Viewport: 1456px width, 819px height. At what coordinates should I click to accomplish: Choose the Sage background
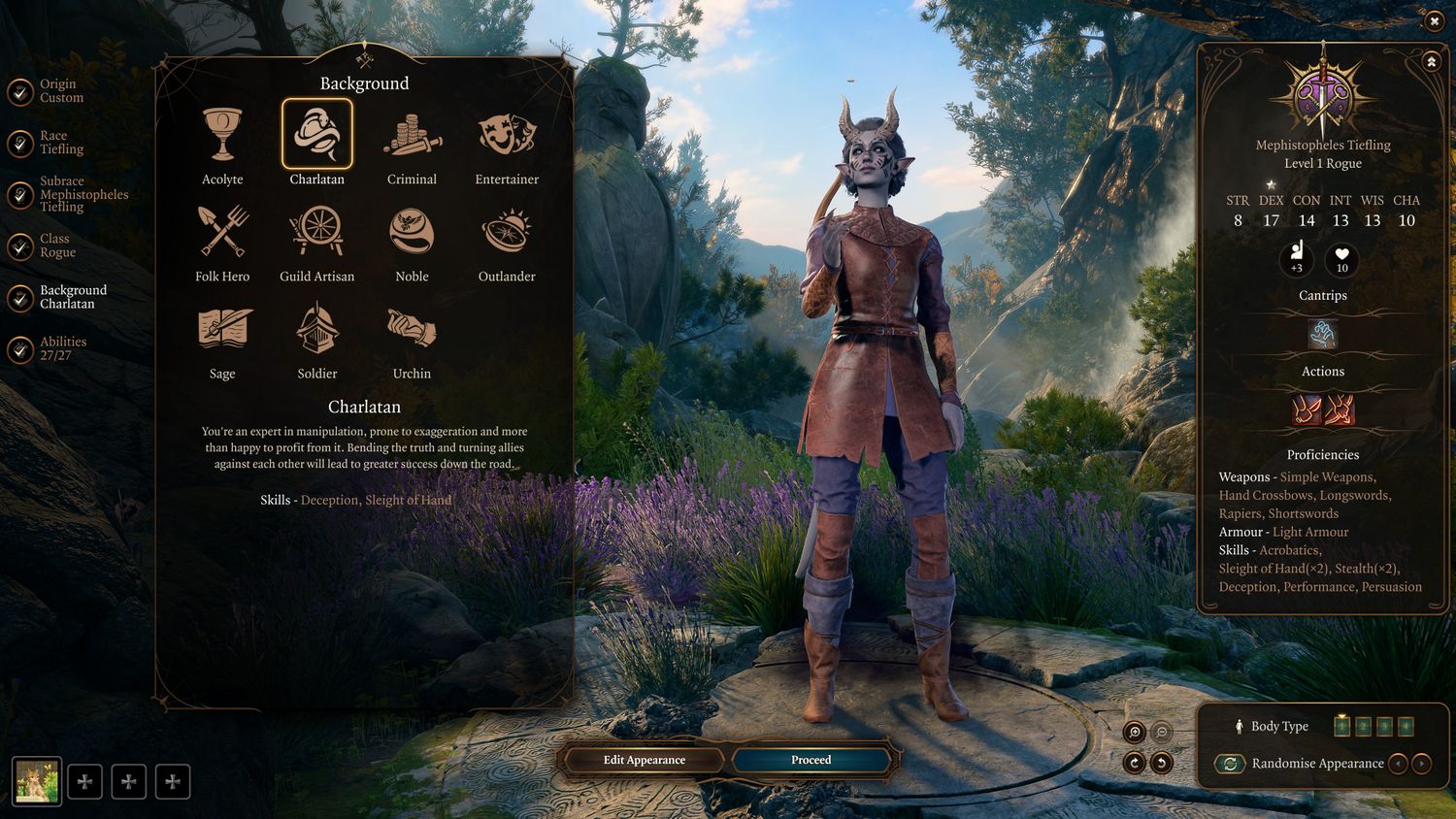click(222, 330)
